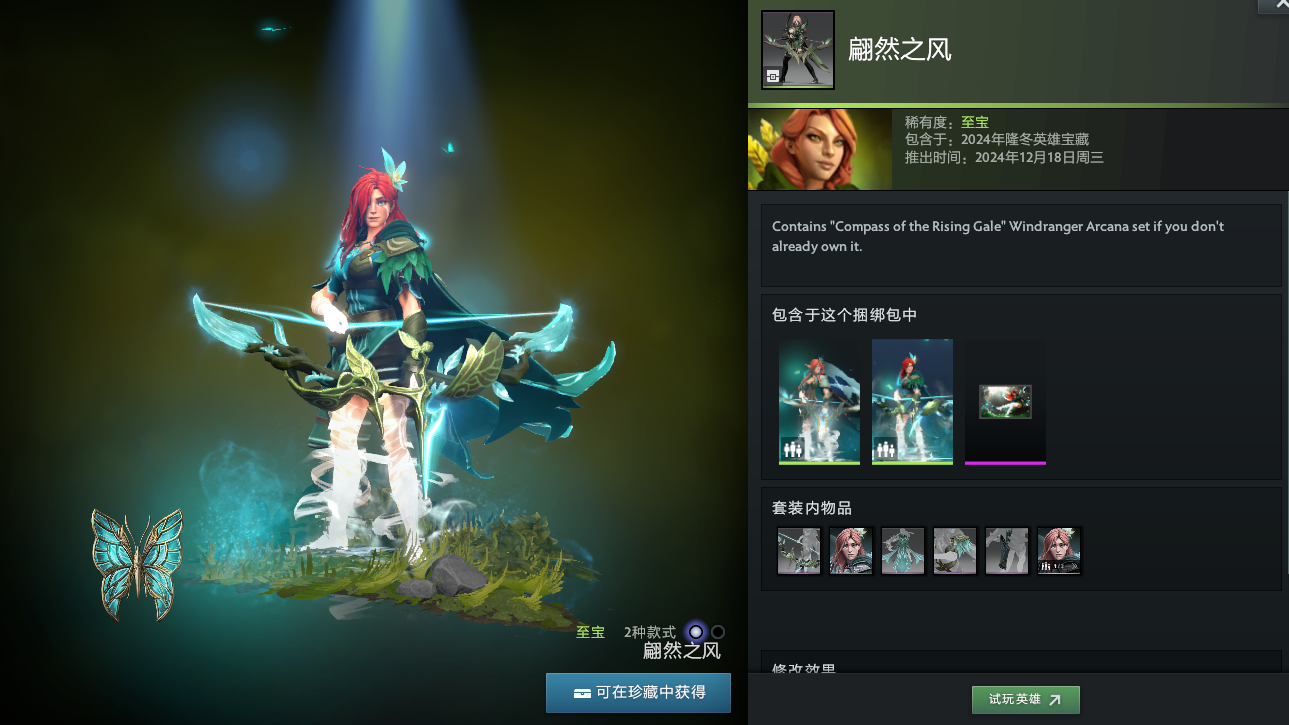Screen dimensions: 1289x725
Task: Select the first style radio dot for 翩然之风
Action: coord(693,630)
